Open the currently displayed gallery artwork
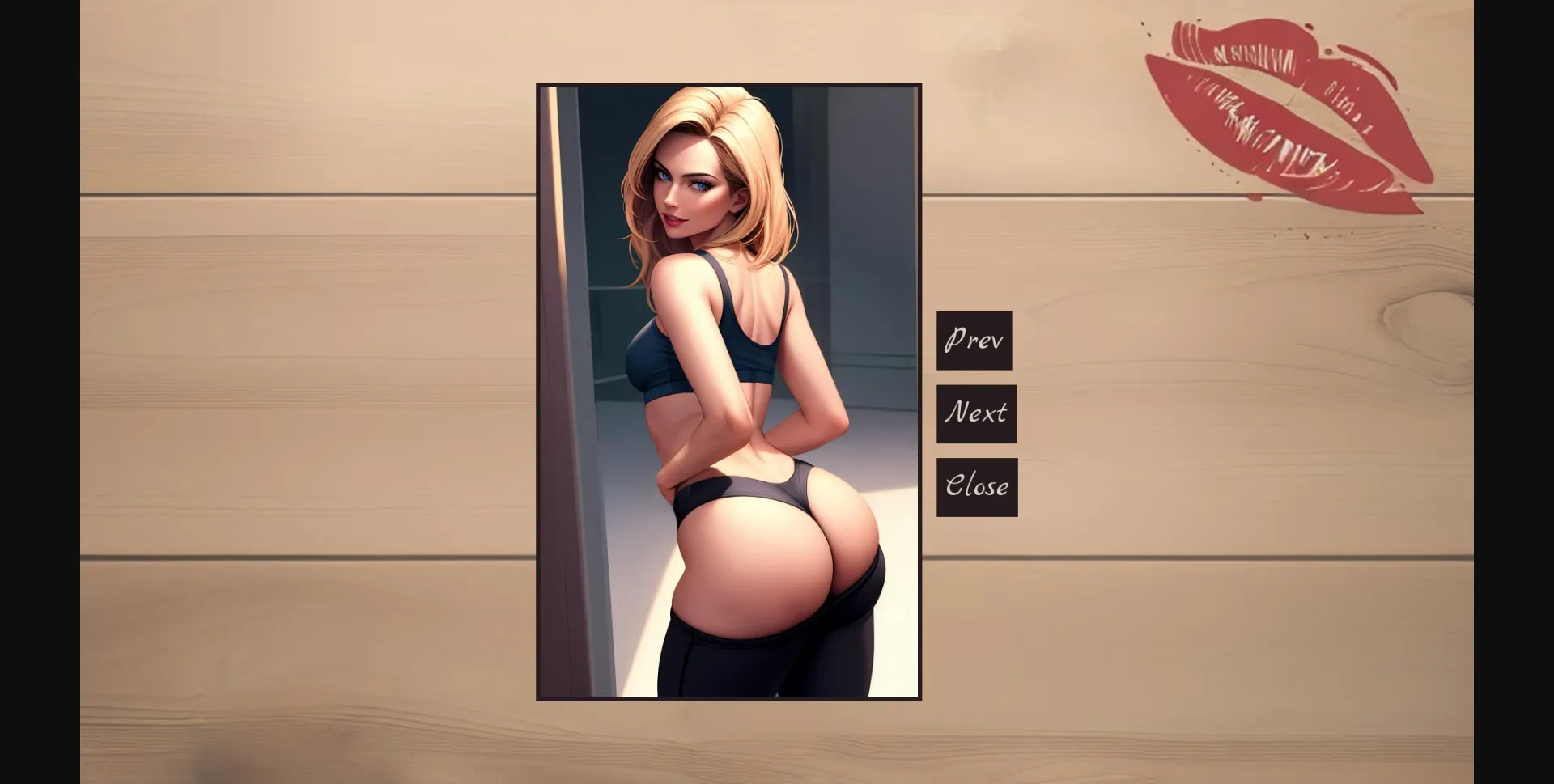The width and height of the screenshot is (1554, 784). [x=728, y=388]
